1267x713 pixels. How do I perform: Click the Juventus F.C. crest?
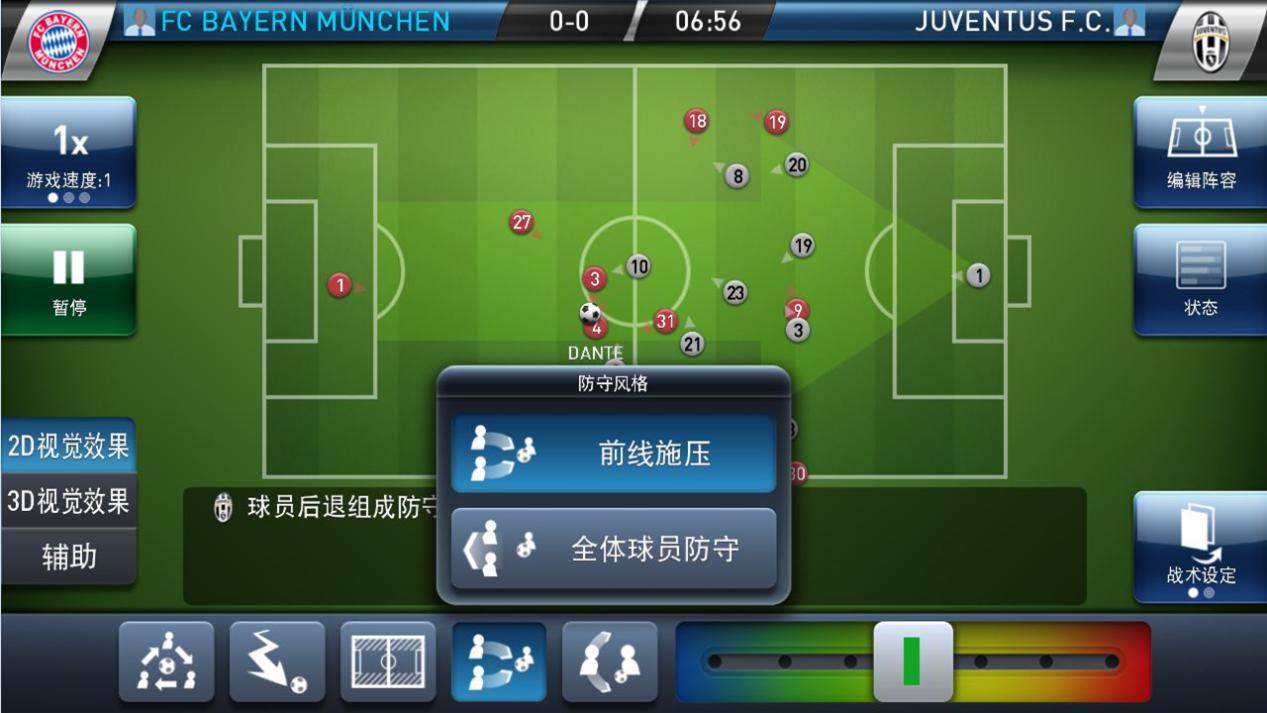(x=1210, y=40)
